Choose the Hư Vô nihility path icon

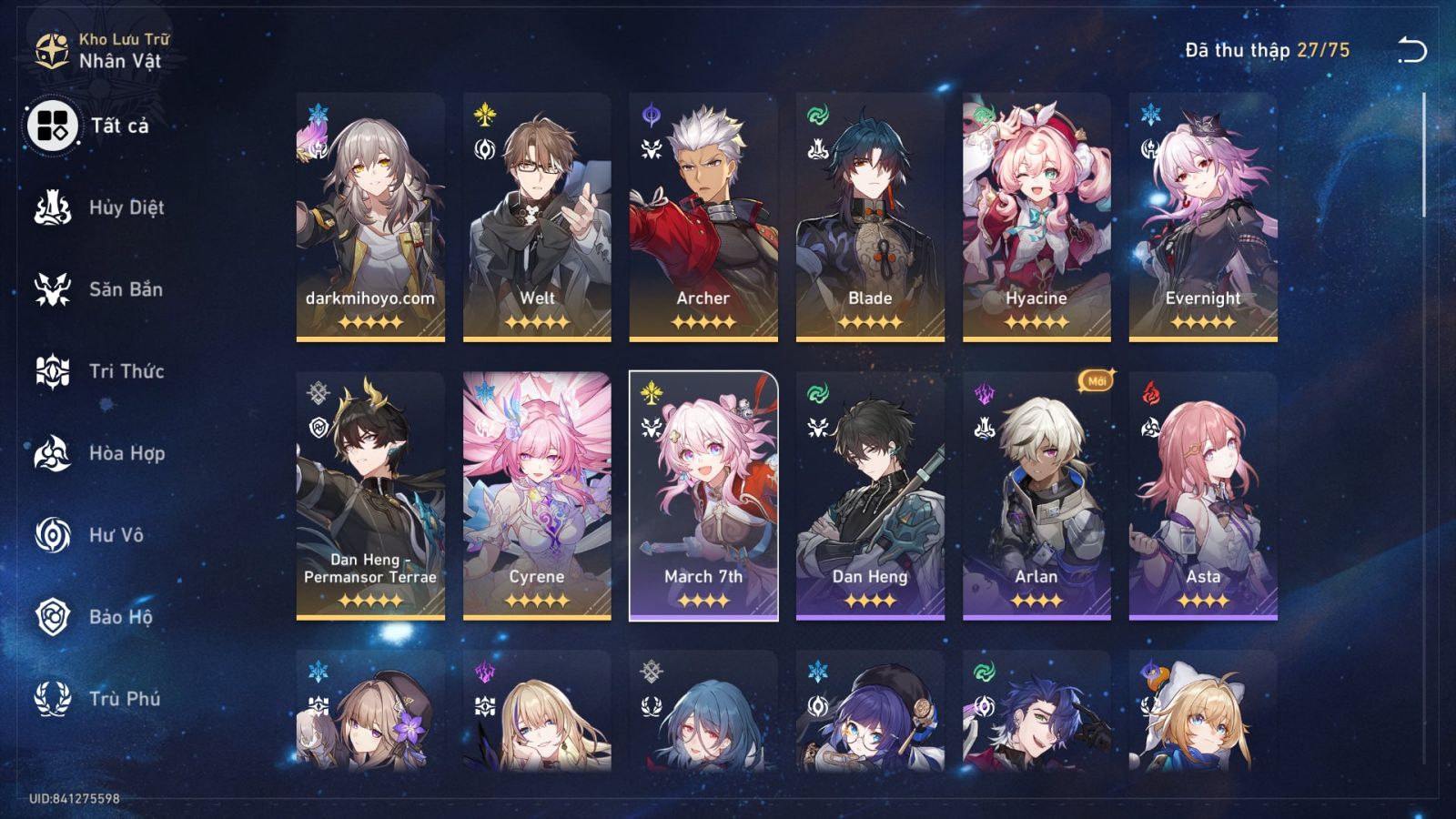[55, 535]
